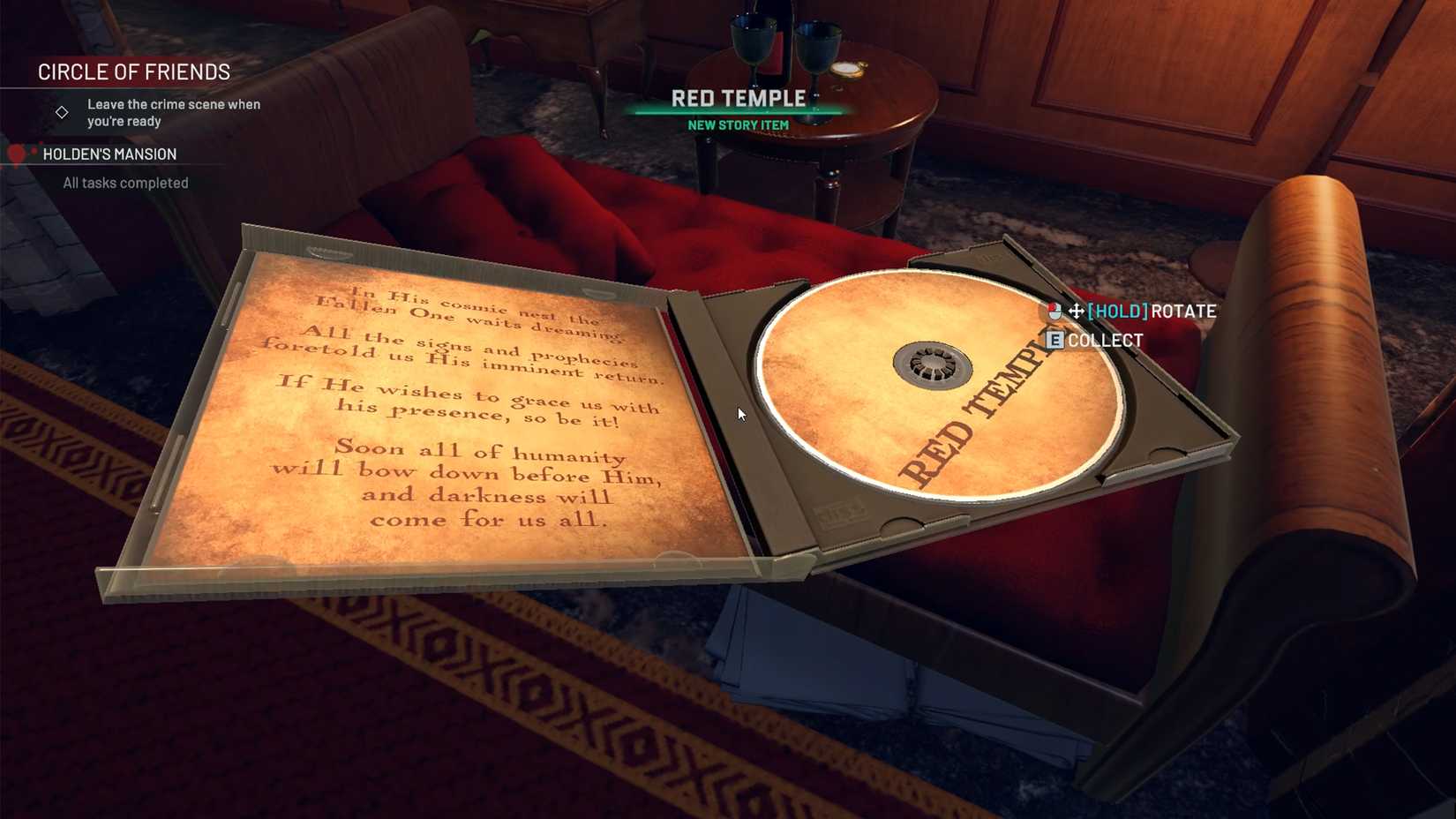Expand the CIRCLE OF FRIENDS quest header
The image size is (1456, 819).
point(133,71)
